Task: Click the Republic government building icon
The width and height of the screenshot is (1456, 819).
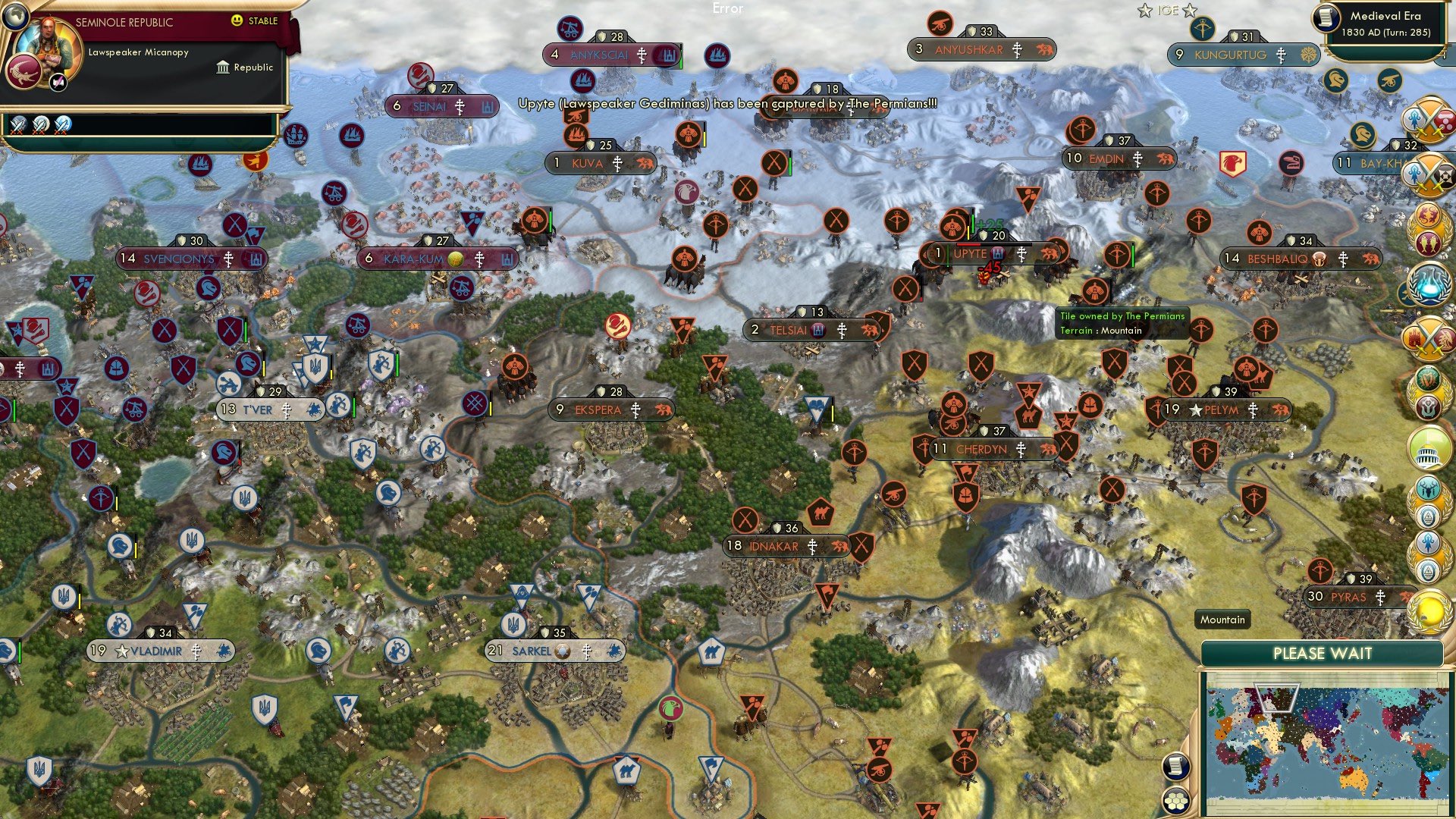Action: pyautogui.click(x=223, y=67)
